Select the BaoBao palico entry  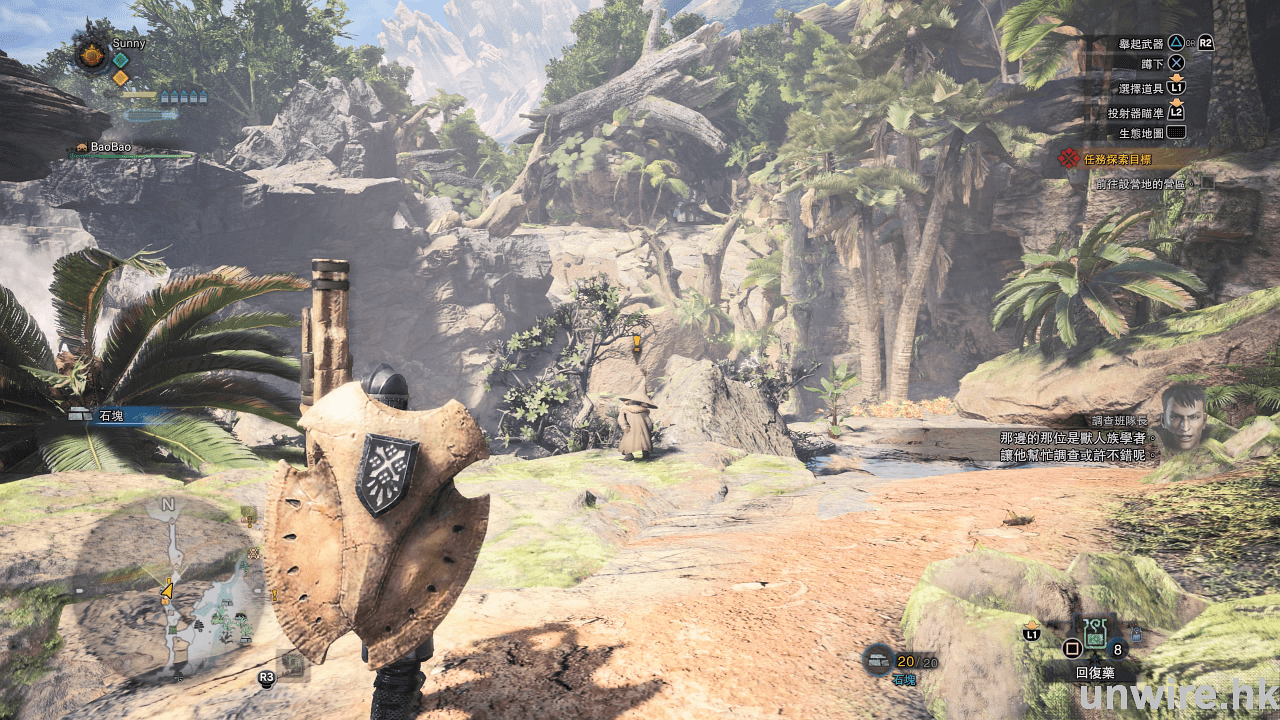pyautogui.click(x=110, y=148)
